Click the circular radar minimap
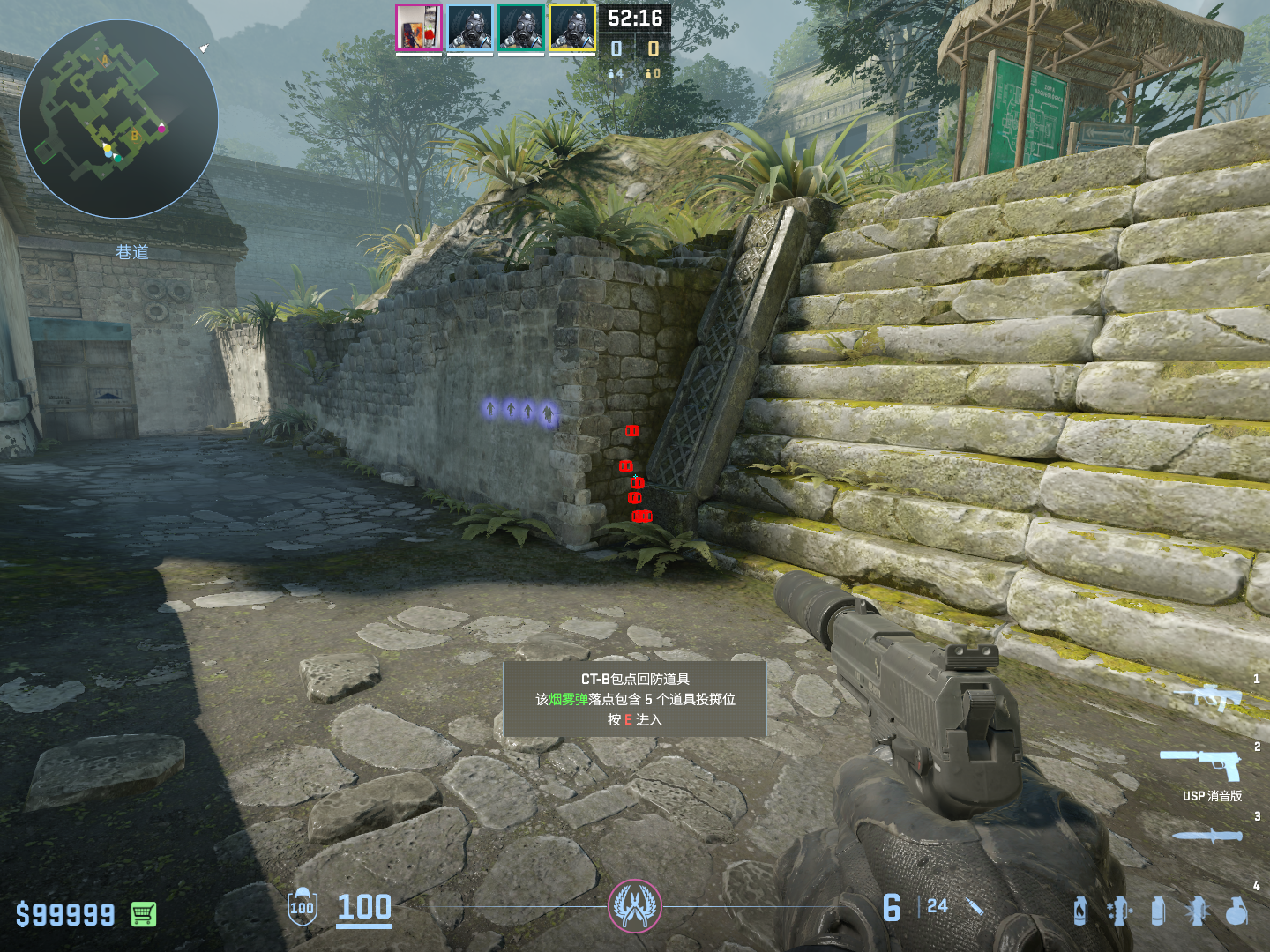 click(119, 119)
